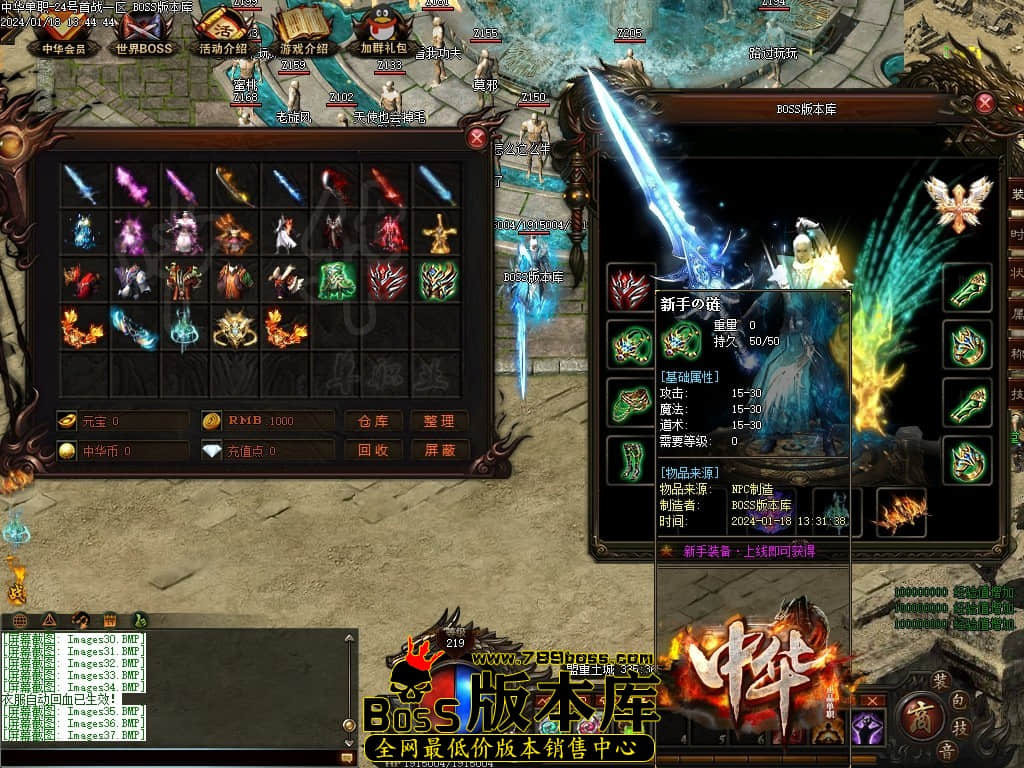The width and height of the screenshot is (1024, 768).
Task: Click the 屏蔽 block button
Action: 439,450
